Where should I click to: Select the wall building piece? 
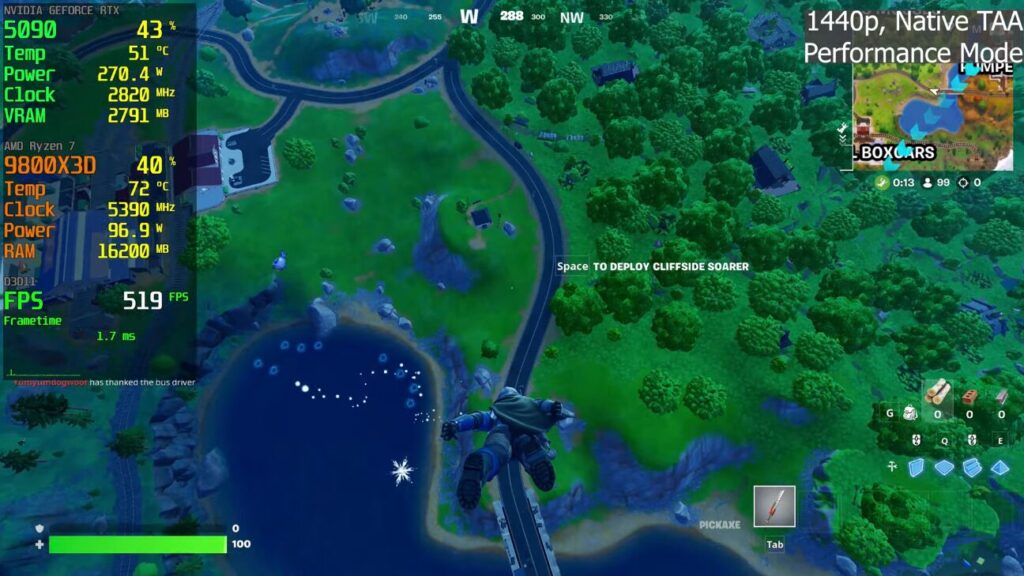(917, 467)
